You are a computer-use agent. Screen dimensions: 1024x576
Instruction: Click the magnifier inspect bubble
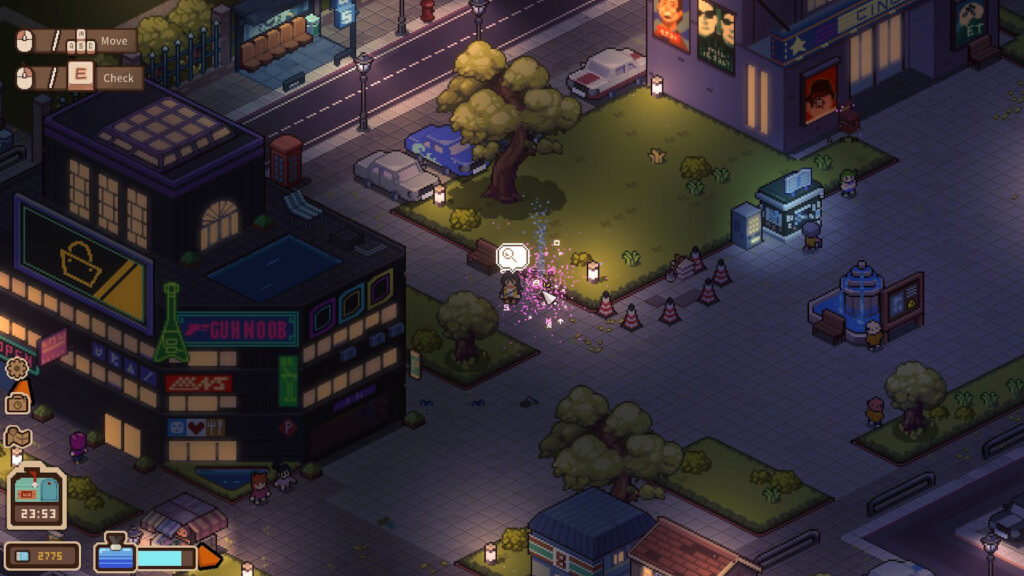(x=512, y=257)
